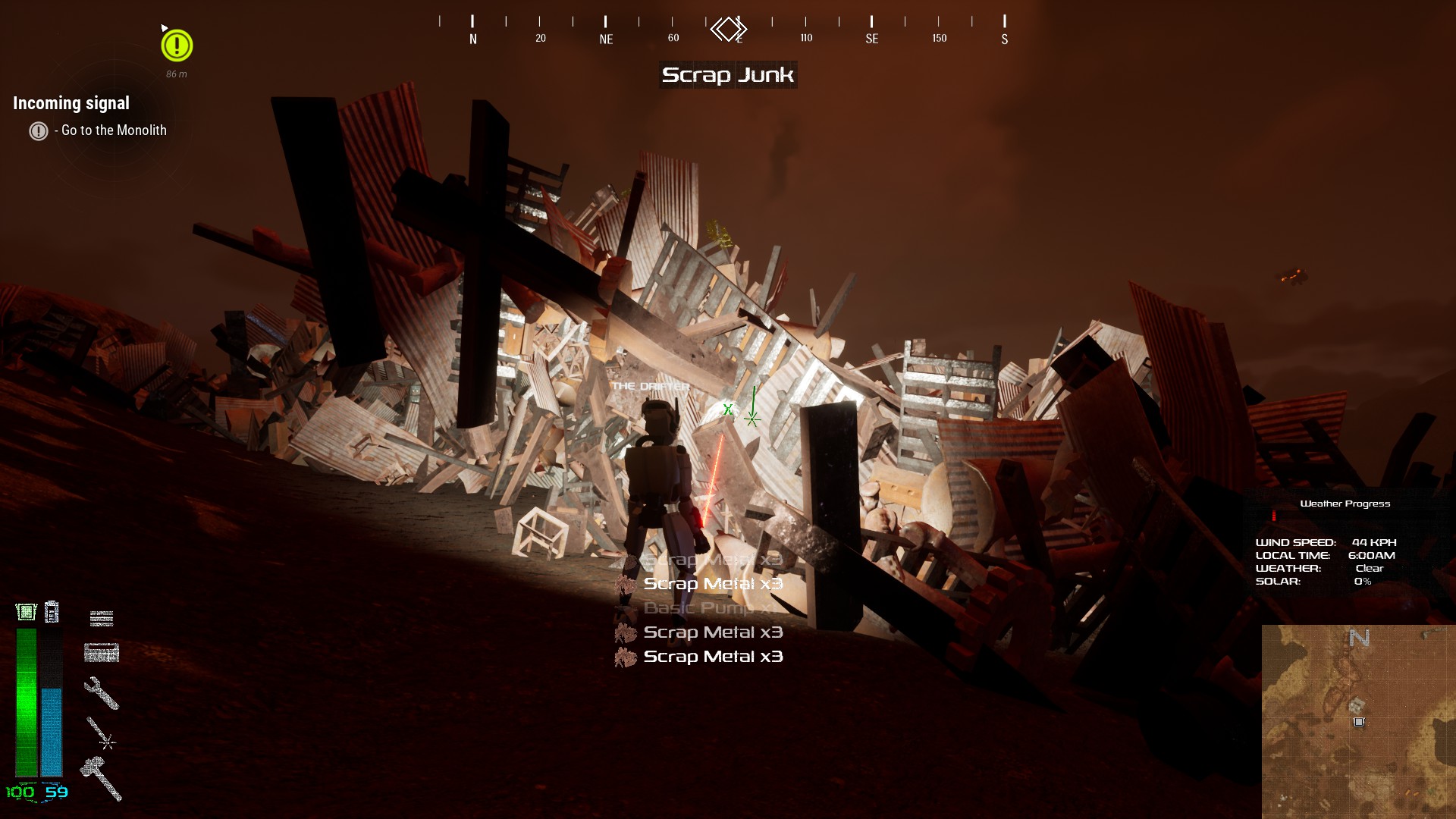Select the Go to the Monolith objective
Image resolution: width=1456 pixels, height=819 pixels.
click(114, 130)
